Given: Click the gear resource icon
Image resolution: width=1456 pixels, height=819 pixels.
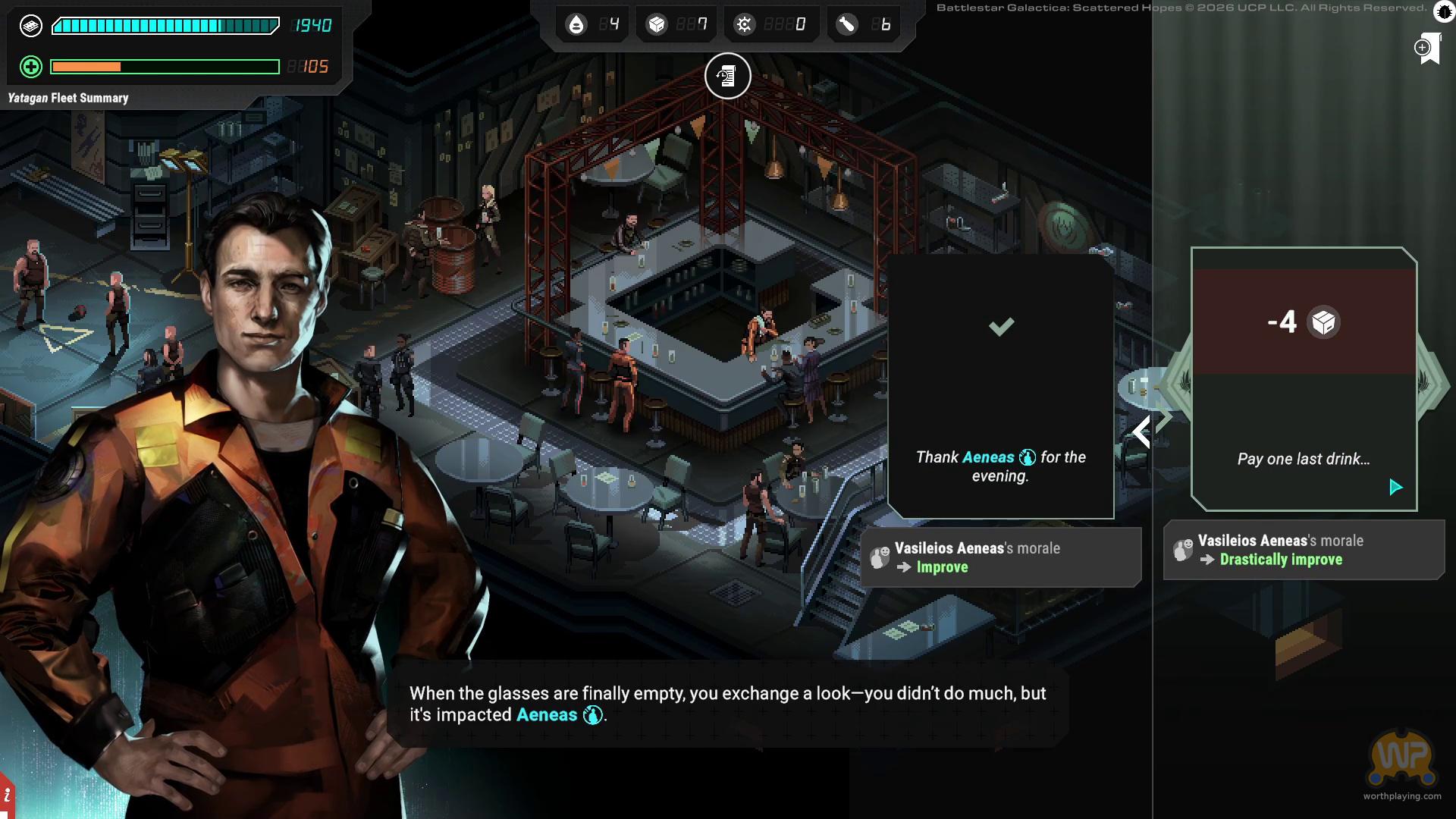Looking at the screenshot, I should [x=744, y=25].
